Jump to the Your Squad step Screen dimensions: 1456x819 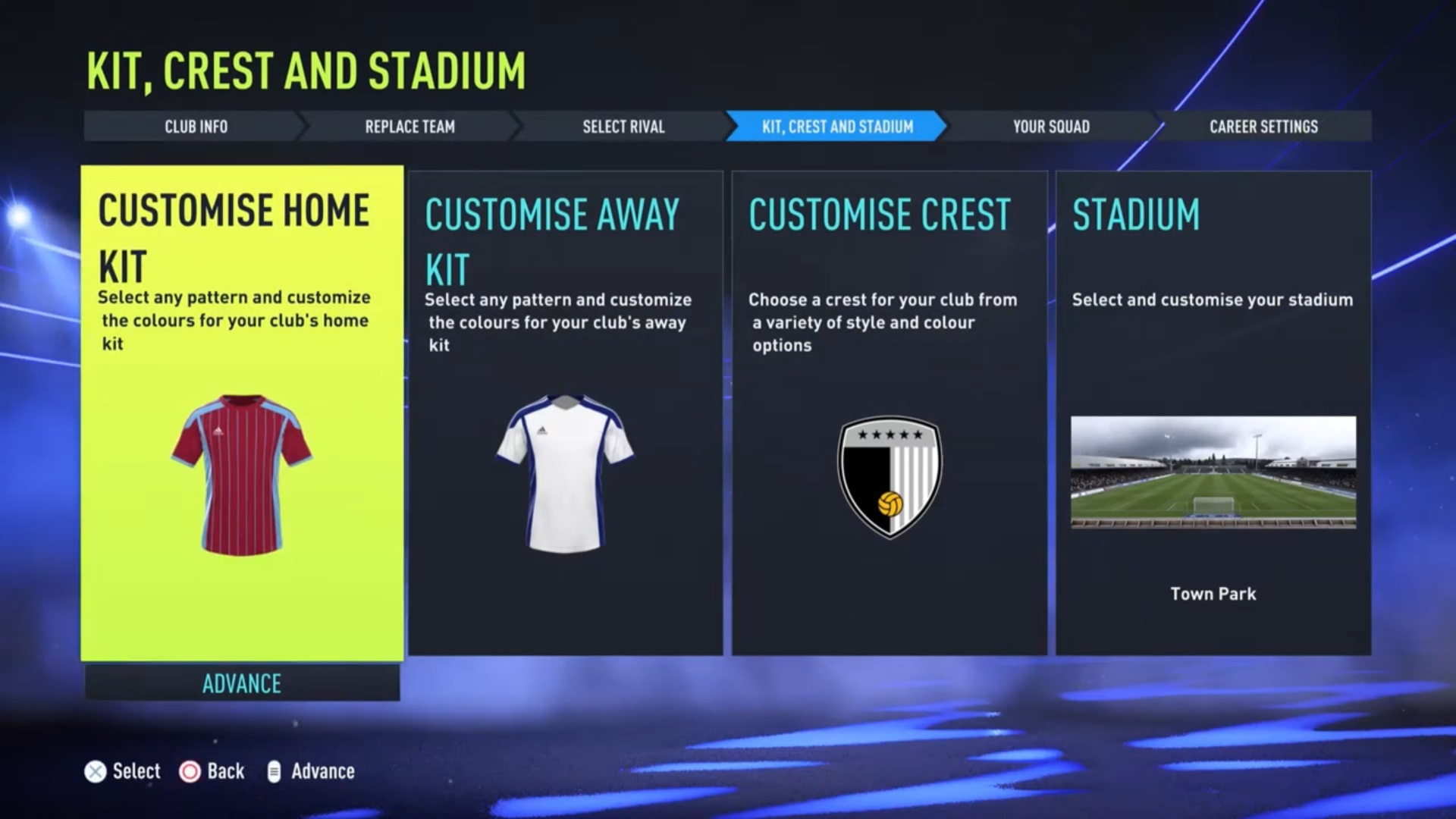pyautogui.click(x=1051, y=127)
